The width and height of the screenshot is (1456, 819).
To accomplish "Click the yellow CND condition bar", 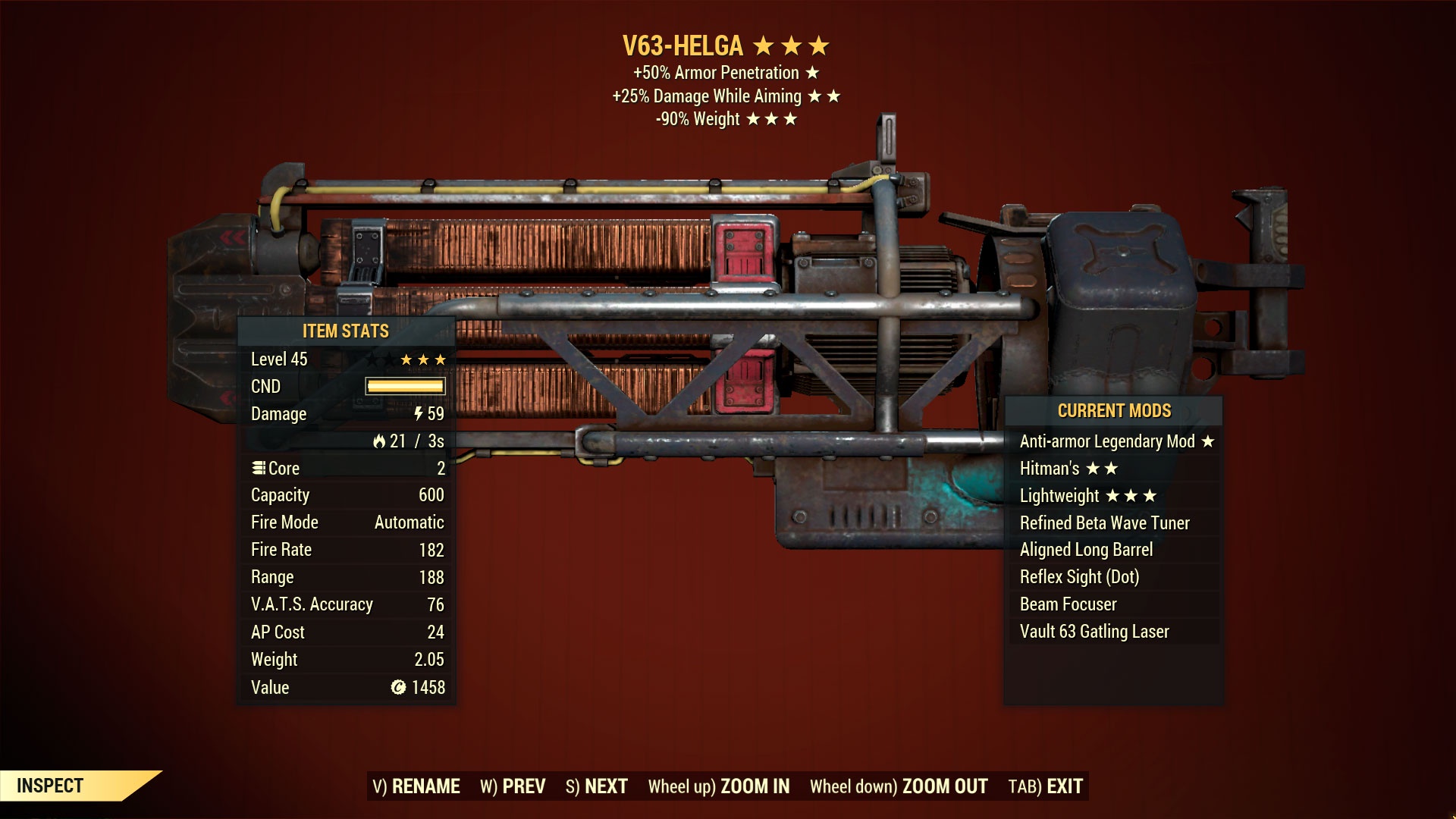I will (x=406, y=386).
